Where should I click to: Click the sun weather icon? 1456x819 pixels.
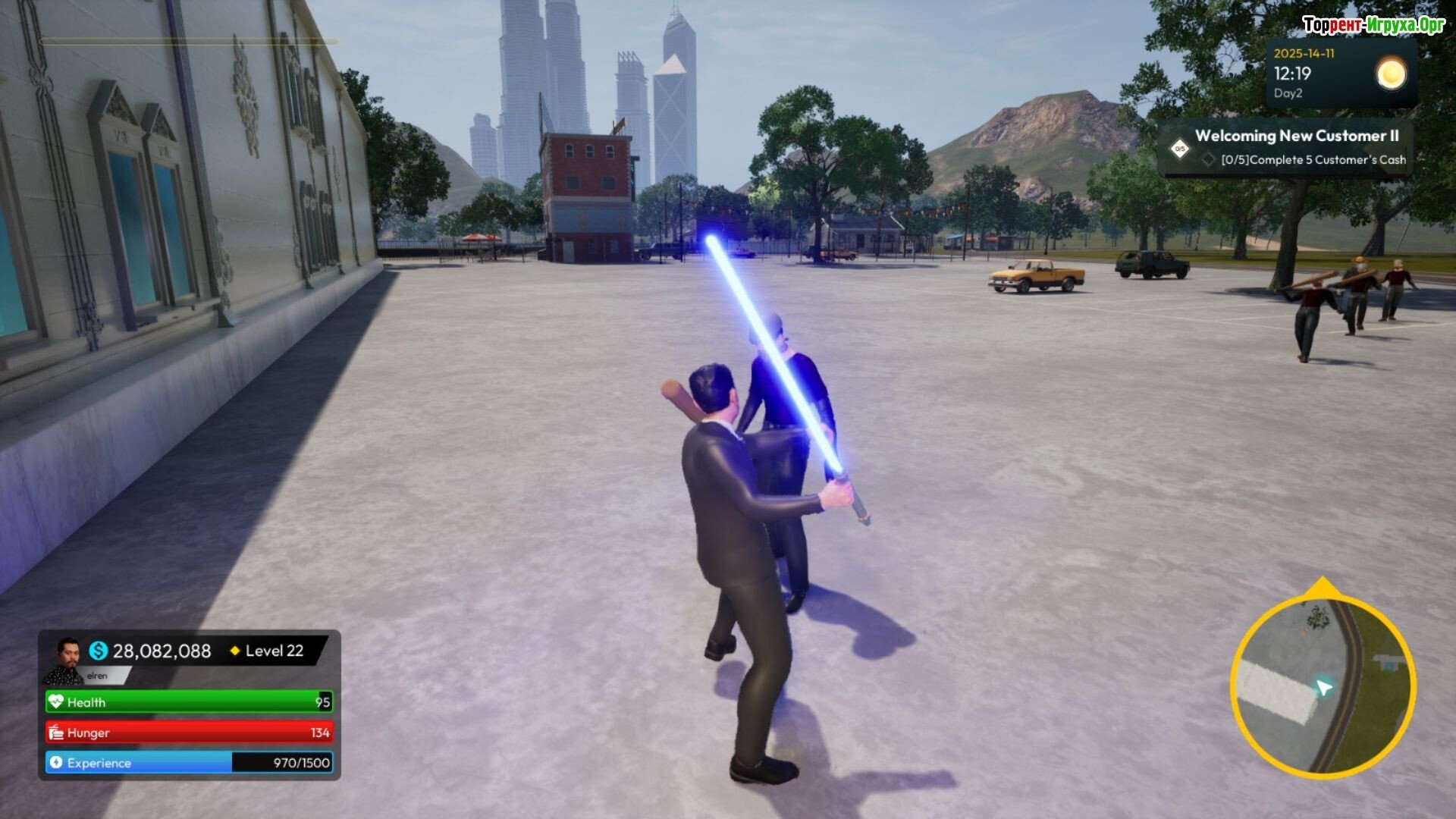tap(1391, 74)
